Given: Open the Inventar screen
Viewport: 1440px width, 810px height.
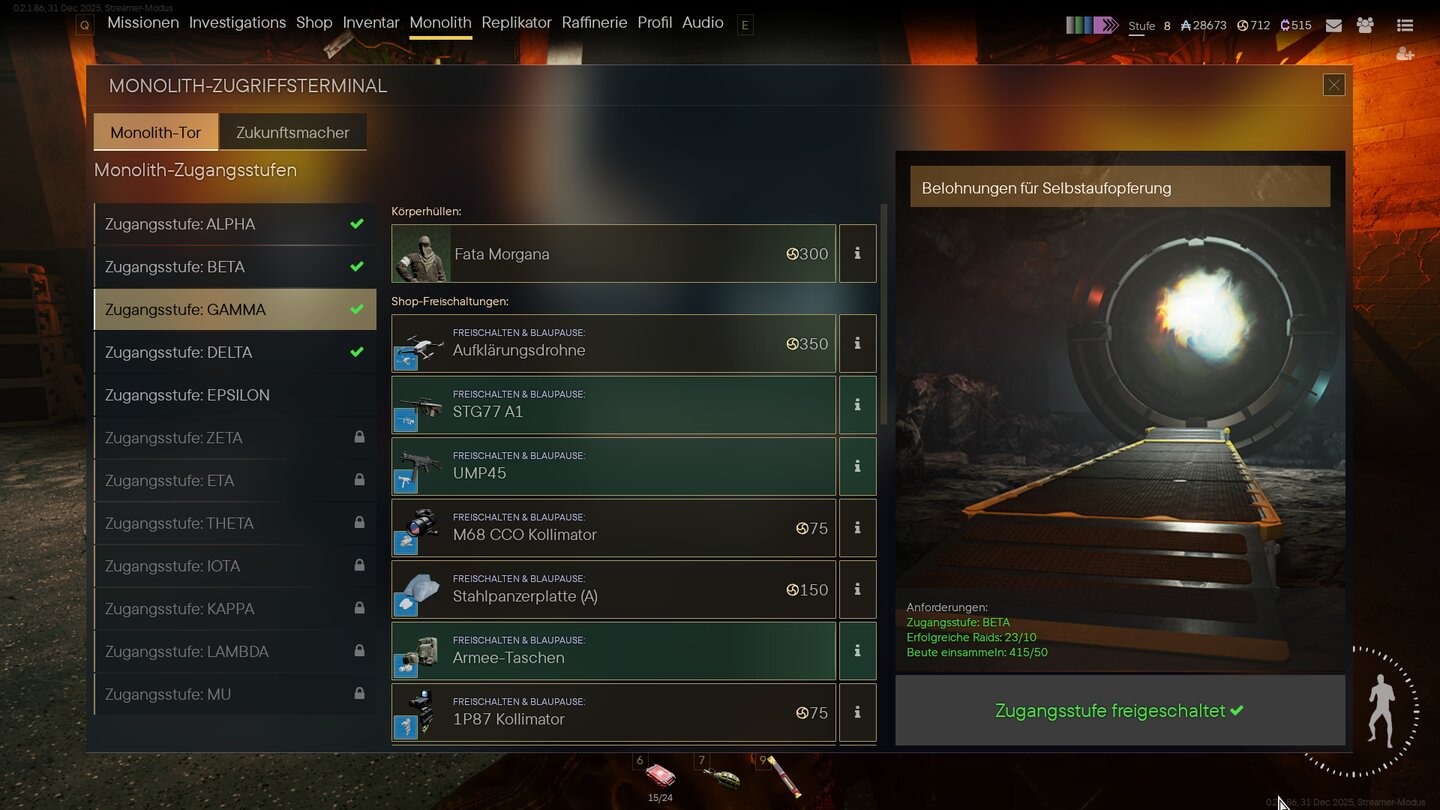Looking at the screenshot, I should [x=371, y=23].
